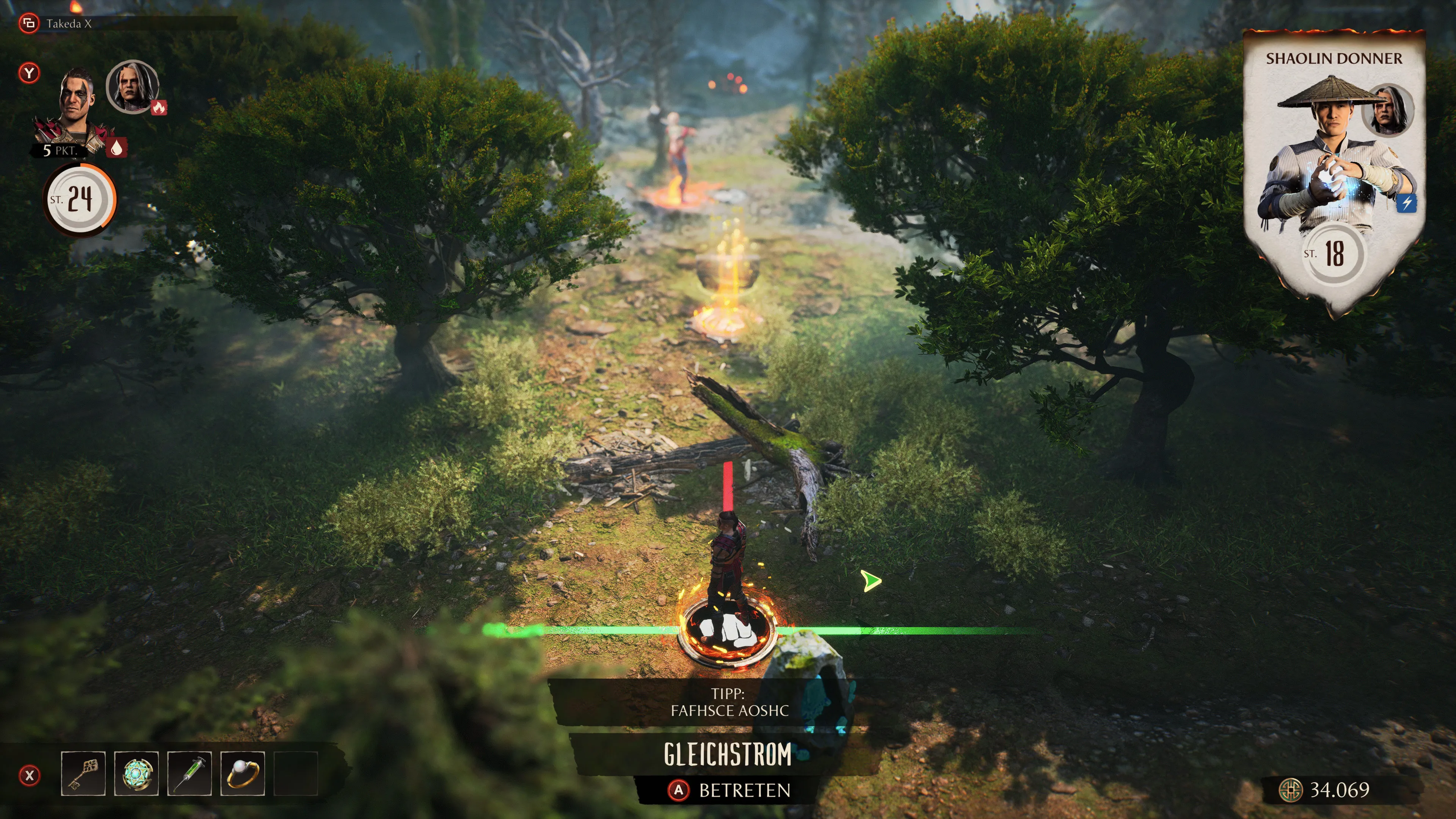
Task: Show the 5 Pkt. skill points banner
Action: [59, 151]
